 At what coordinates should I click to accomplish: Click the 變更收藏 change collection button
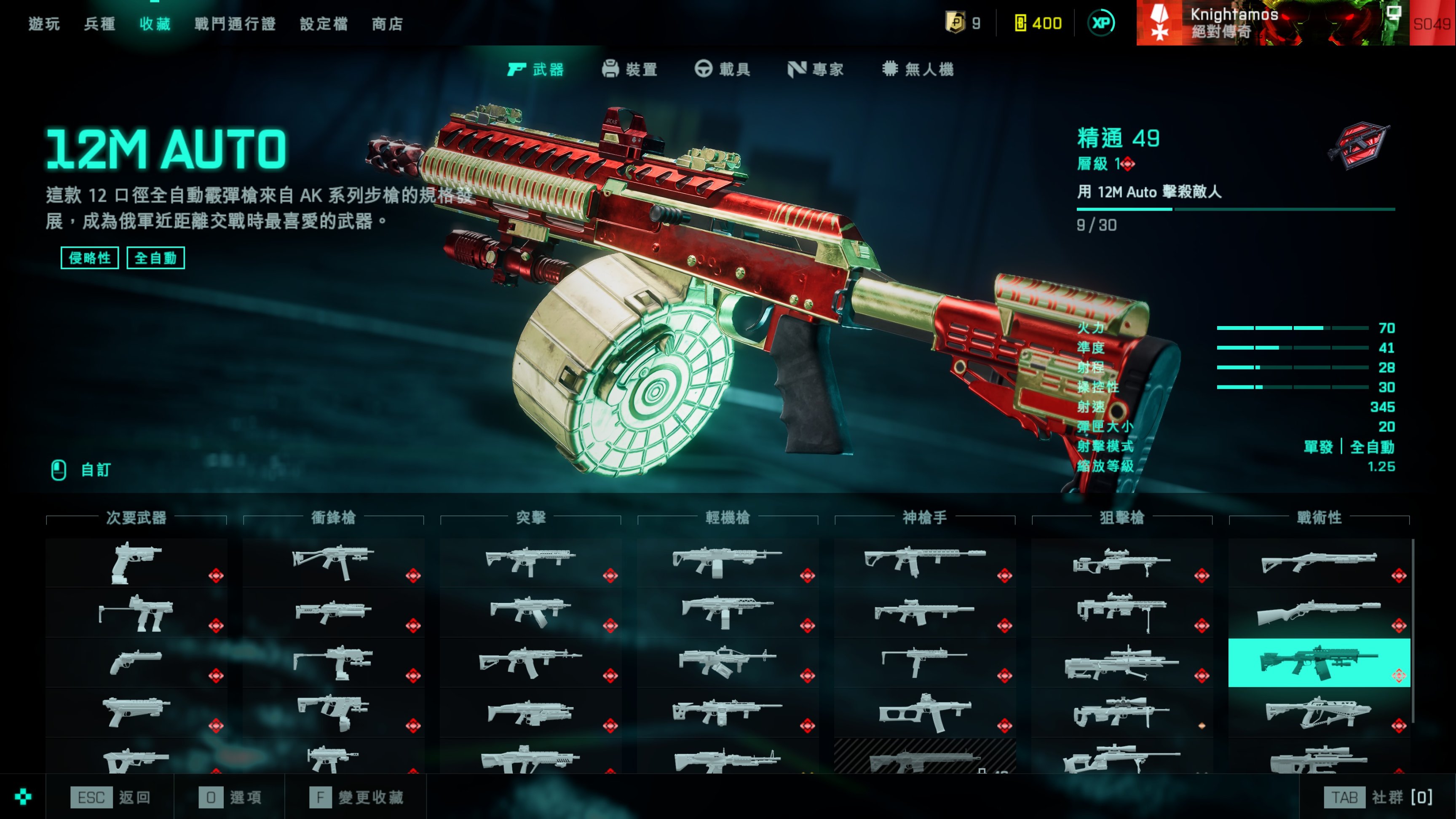tap(357, 798)
